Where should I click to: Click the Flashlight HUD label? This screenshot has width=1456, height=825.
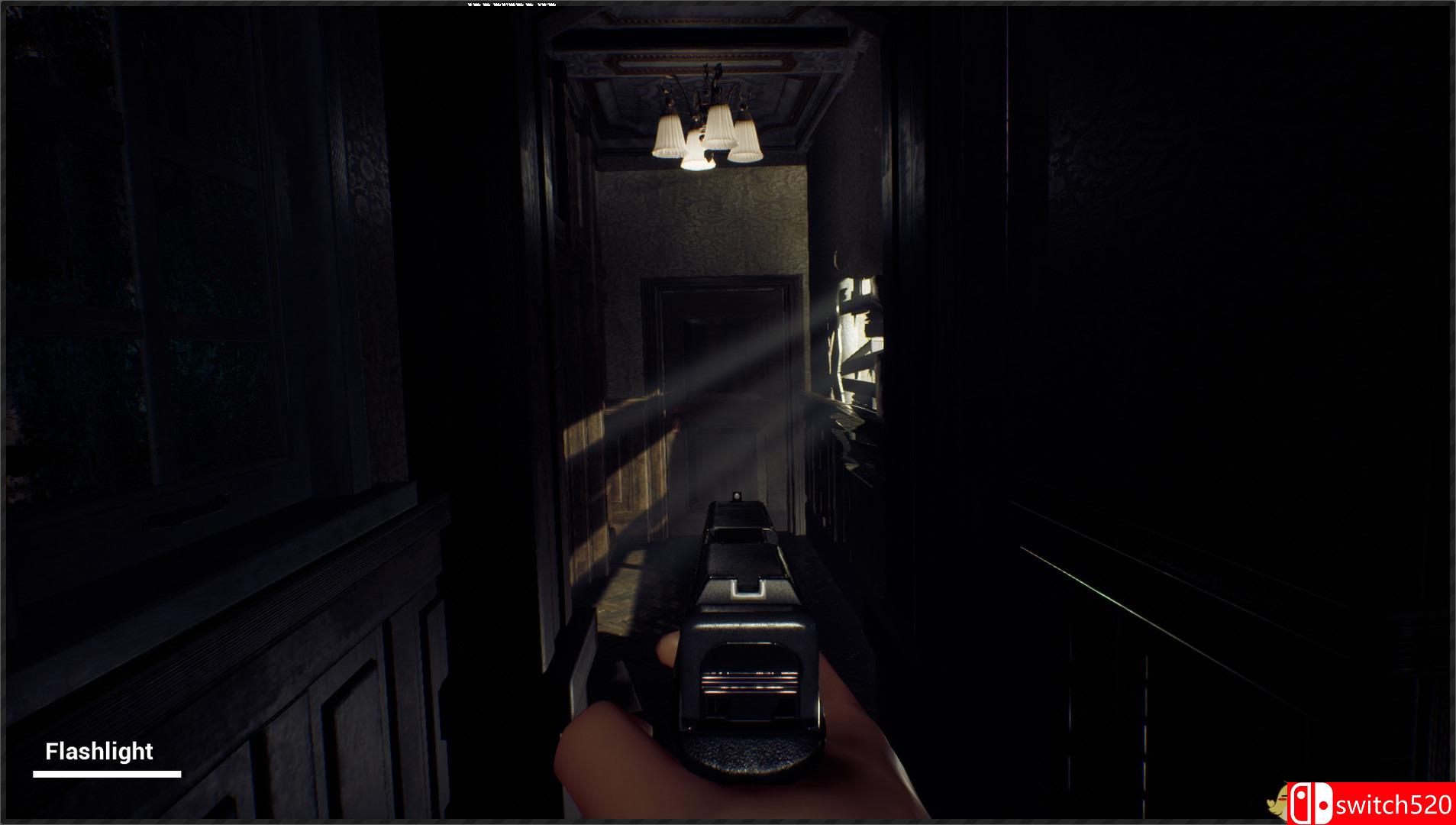tap(99, 752)
